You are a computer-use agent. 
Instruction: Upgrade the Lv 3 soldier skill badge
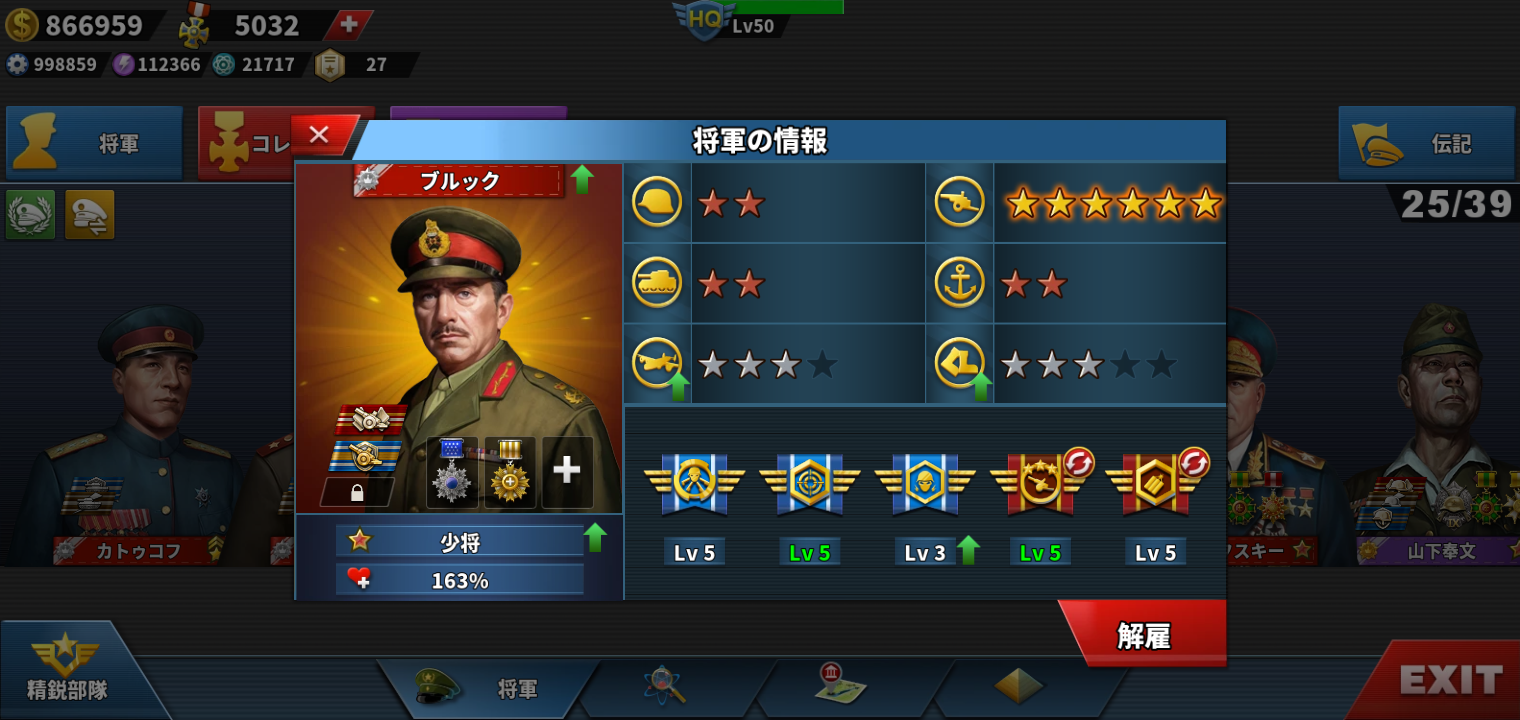click(925, 485)
